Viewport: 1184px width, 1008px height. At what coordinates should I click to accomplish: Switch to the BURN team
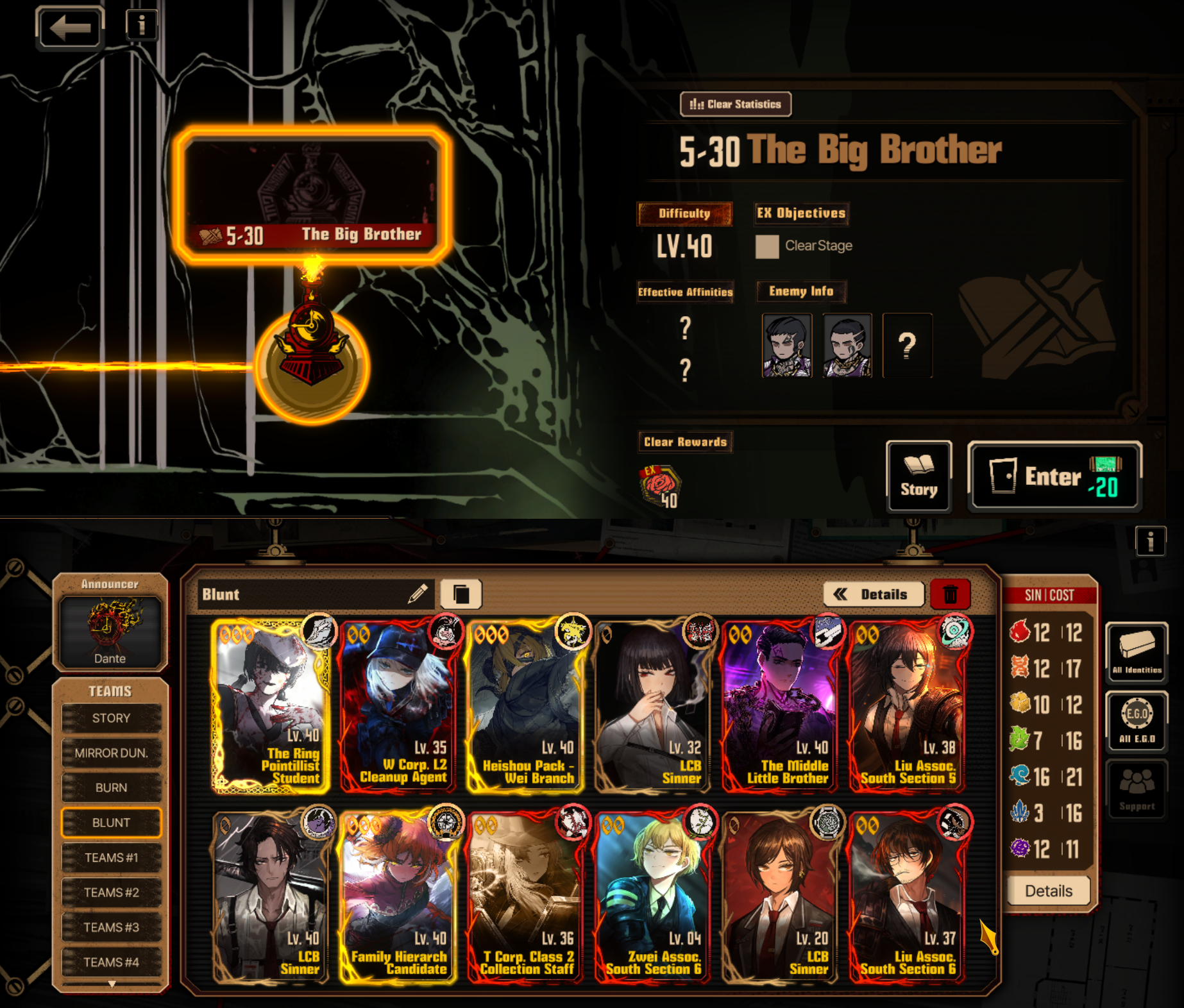(x=111, y=787)
